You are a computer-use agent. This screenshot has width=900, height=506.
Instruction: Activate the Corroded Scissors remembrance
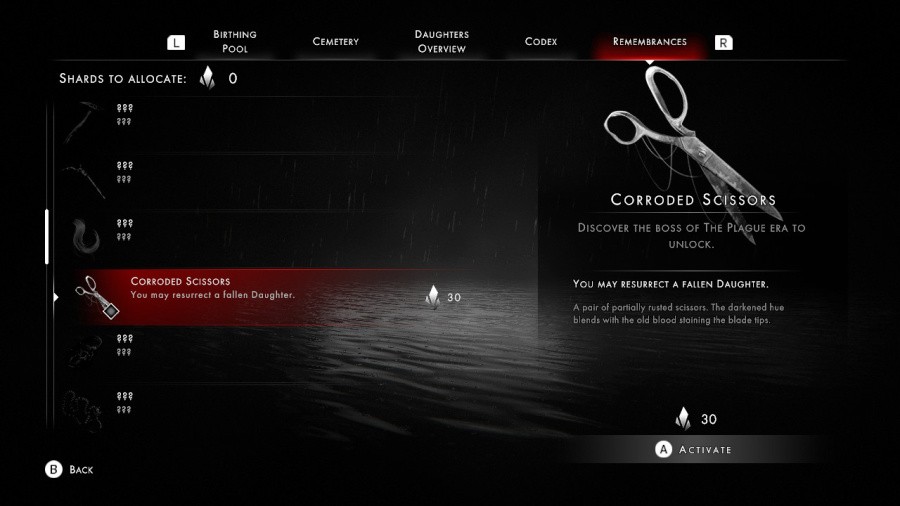coord(694,449)
